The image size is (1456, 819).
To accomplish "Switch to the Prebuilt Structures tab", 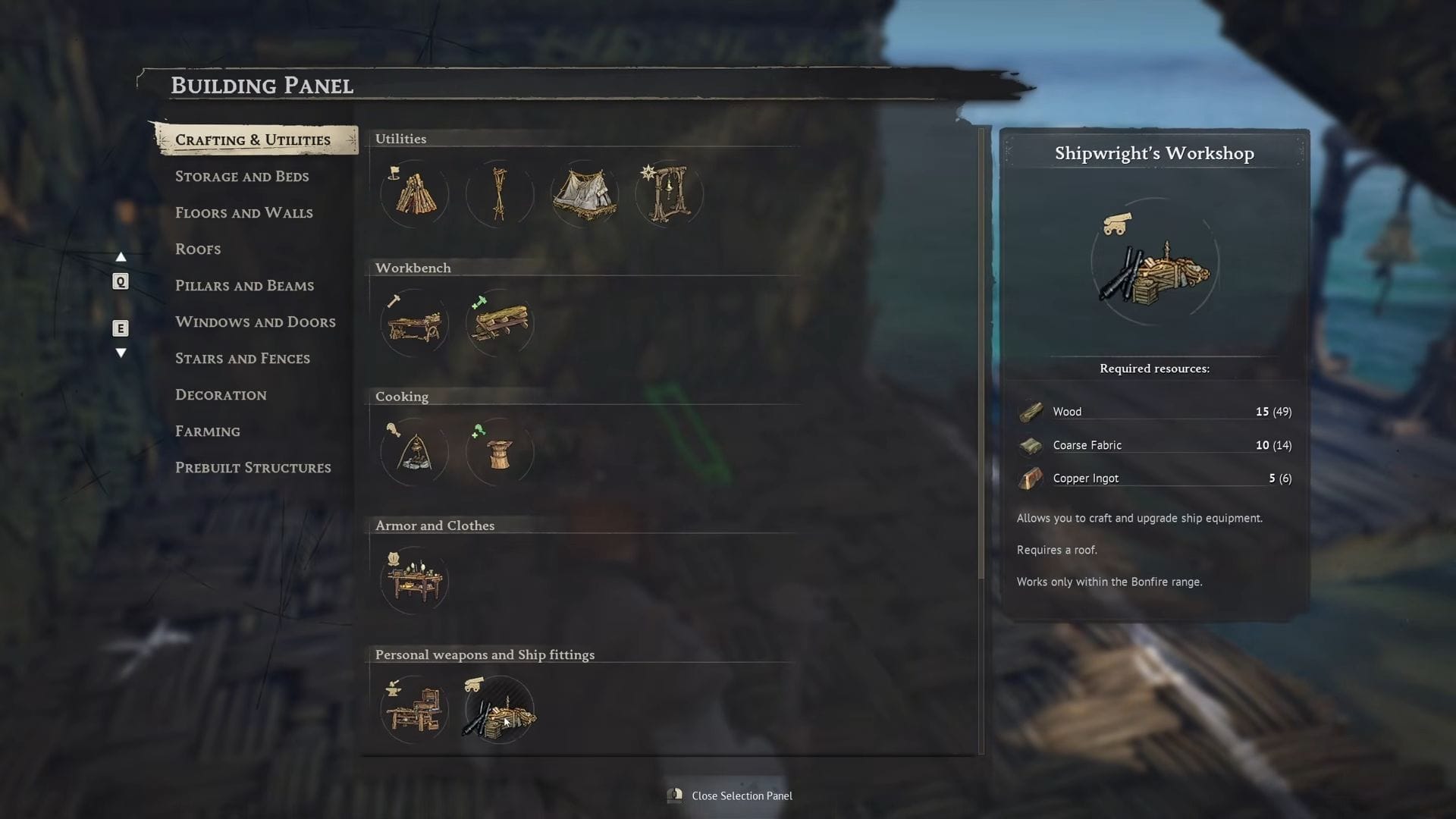I will tap(253, 467).
